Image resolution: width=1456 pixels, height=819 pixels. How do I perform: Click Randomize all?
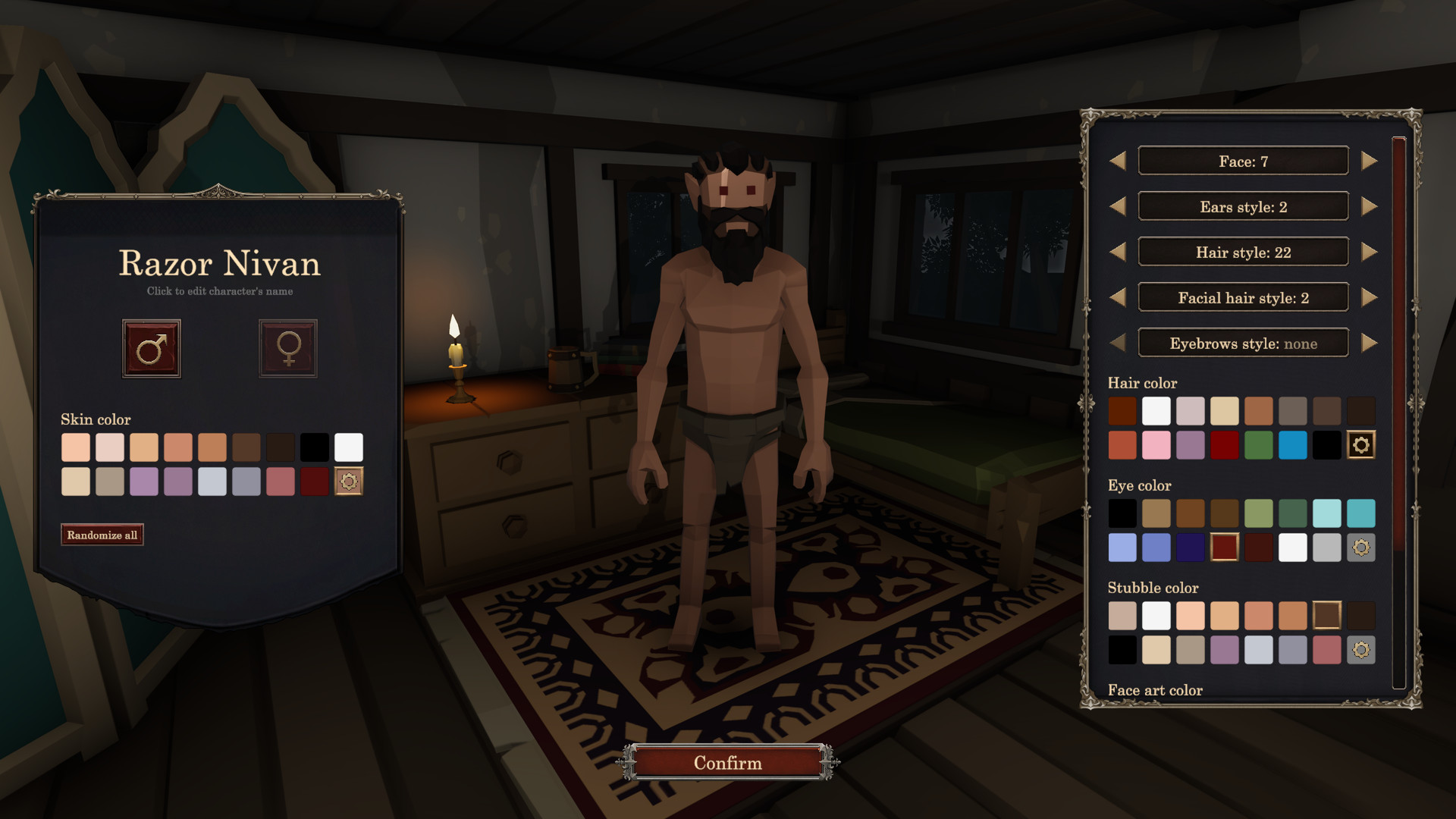click(102, 534)
